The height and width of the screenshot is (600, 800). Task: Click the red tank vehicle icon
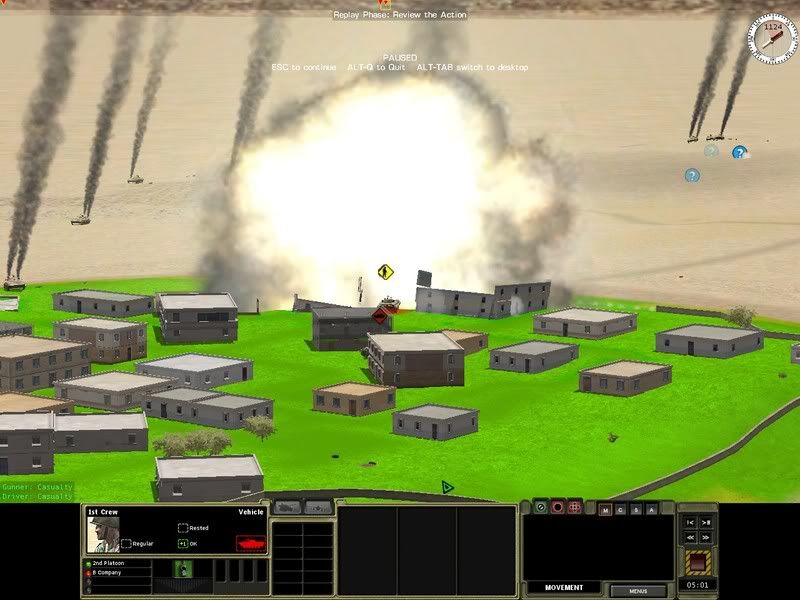click(x=250, y=543)
